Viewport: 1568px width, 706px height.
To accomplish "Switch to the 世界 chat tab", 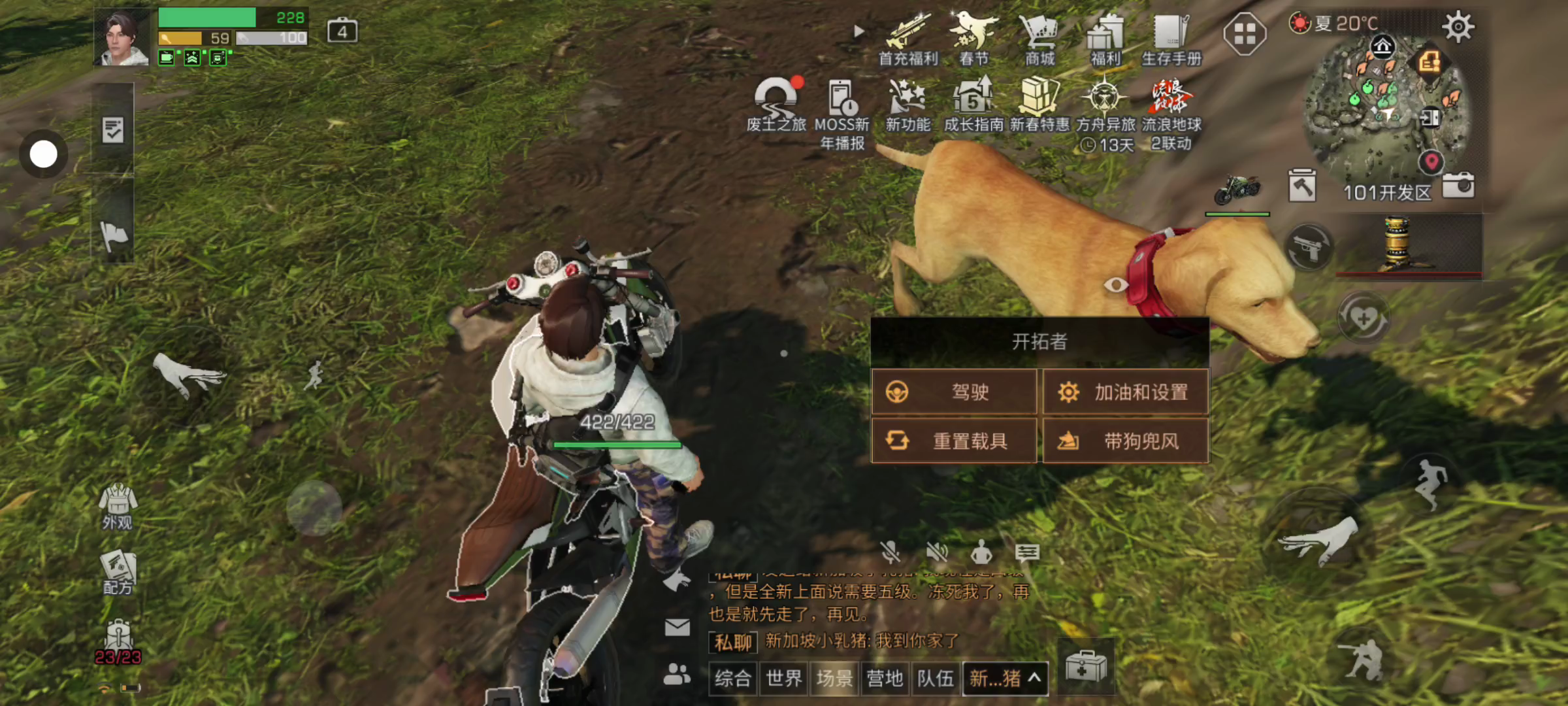I will coord(783,679).
